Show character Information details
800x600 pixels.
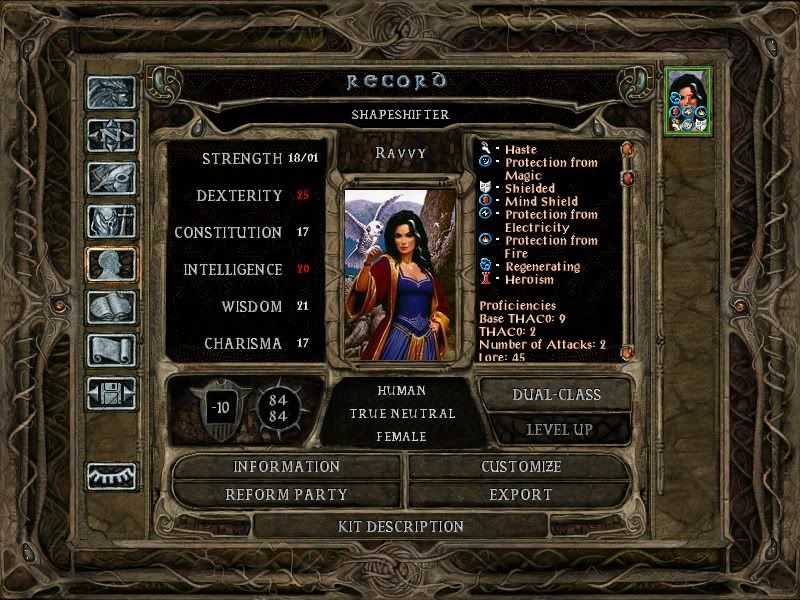click(287, 467)
